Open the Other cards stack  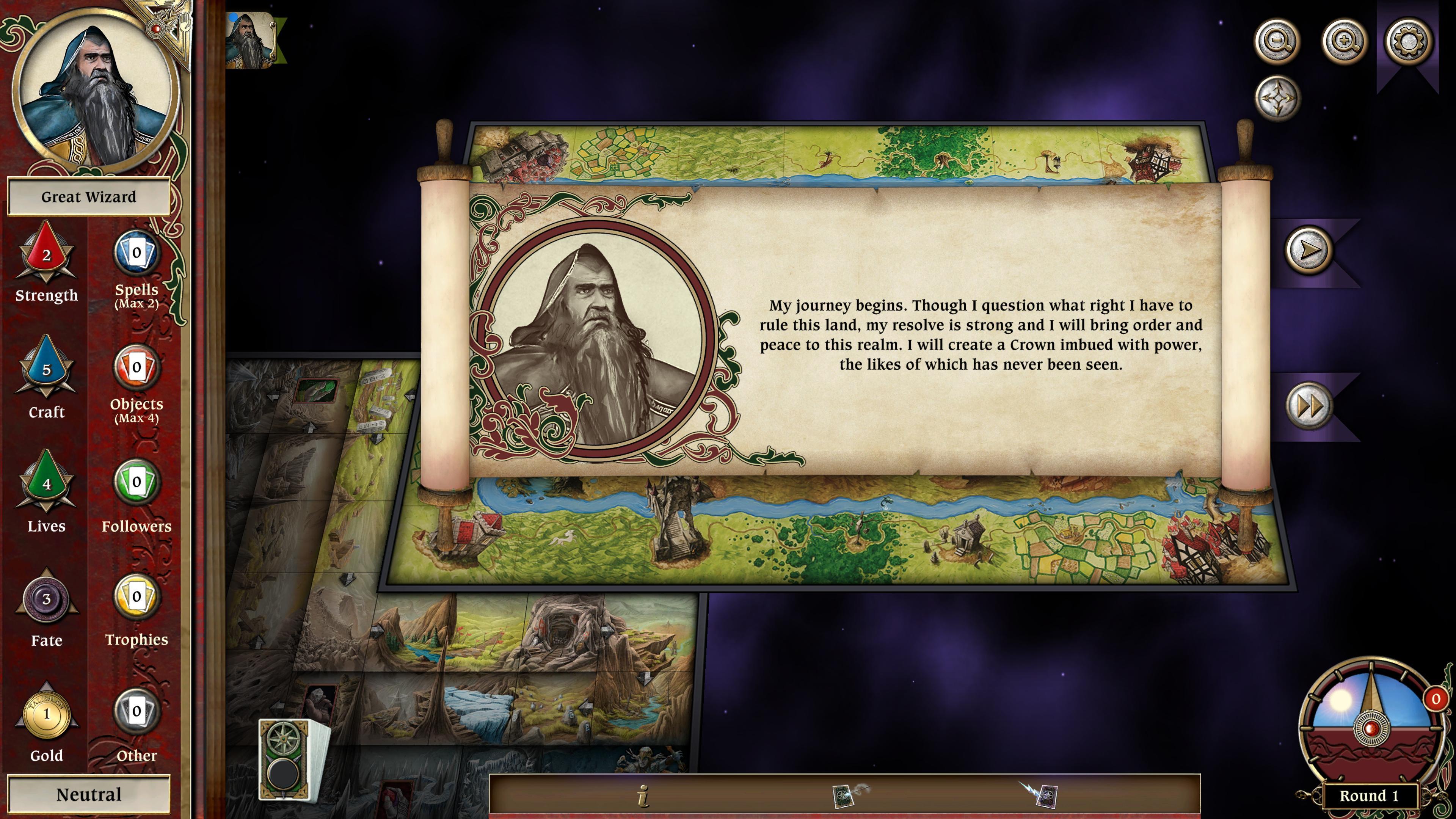pyautogui.click(x=136, y=712)
